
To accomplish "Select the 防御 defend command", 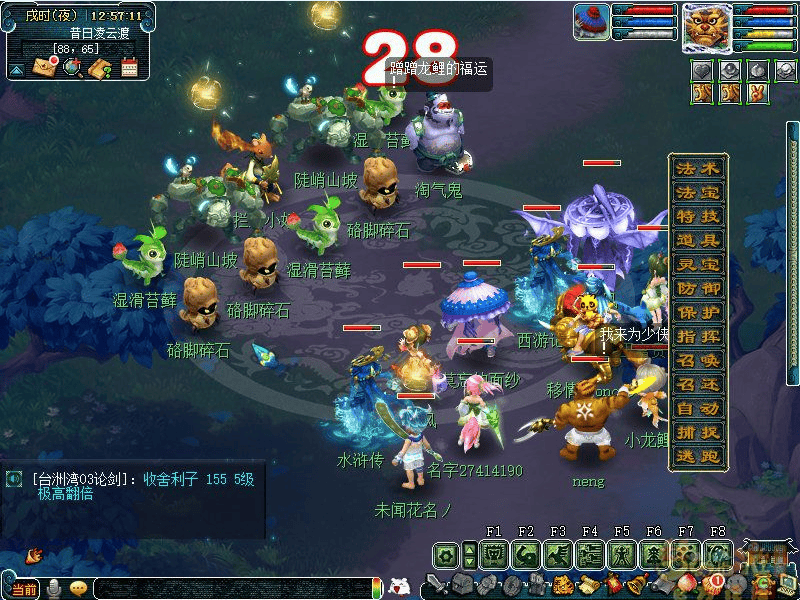I will (697, 288).
